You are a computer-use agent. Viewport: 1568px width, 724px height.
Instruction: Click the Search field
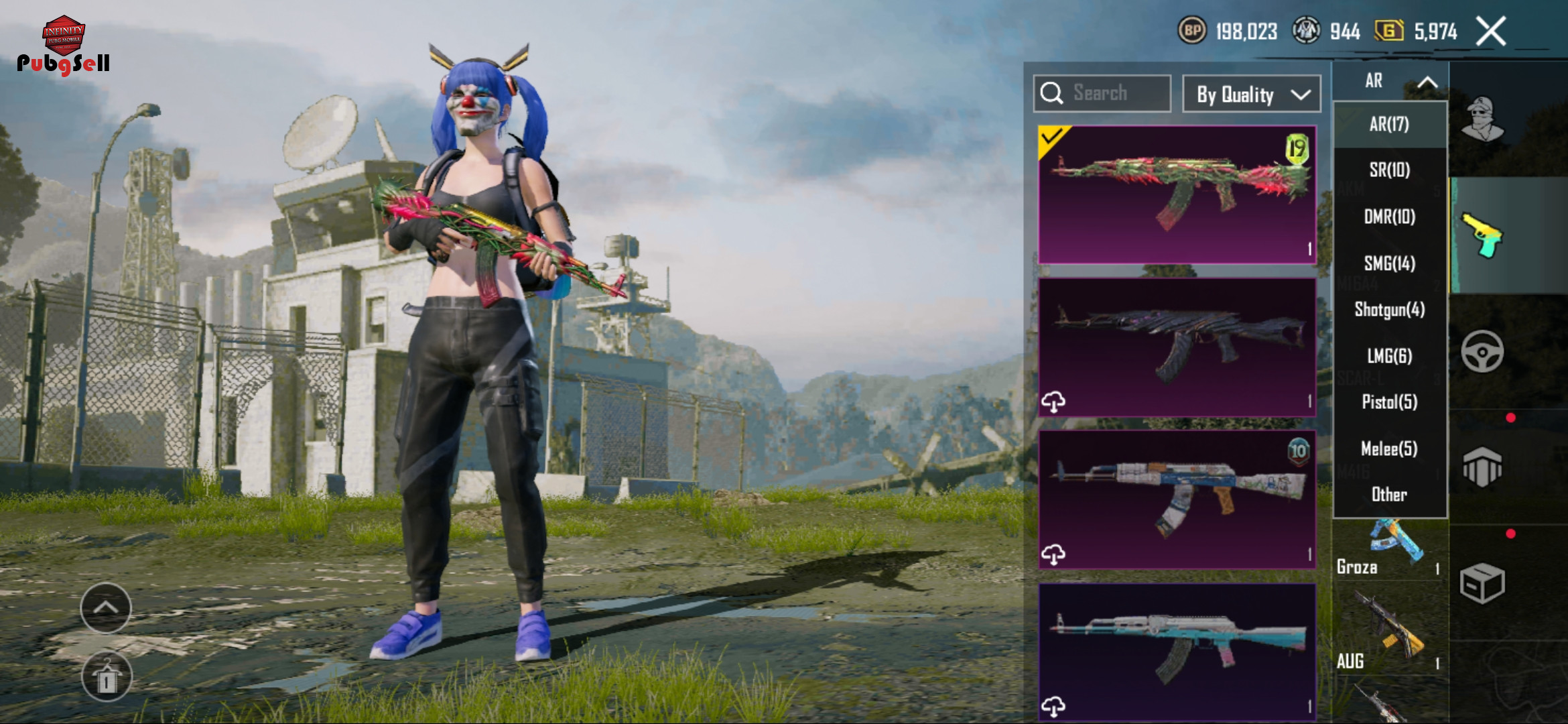[x=1102, y=93]
